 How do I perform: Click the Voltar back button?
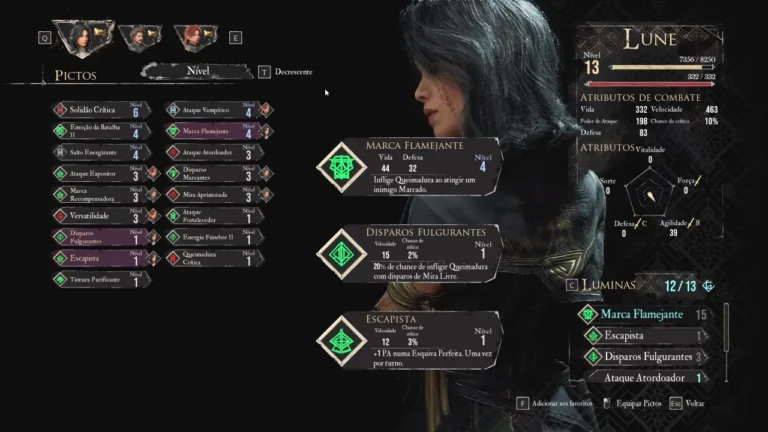692,403
